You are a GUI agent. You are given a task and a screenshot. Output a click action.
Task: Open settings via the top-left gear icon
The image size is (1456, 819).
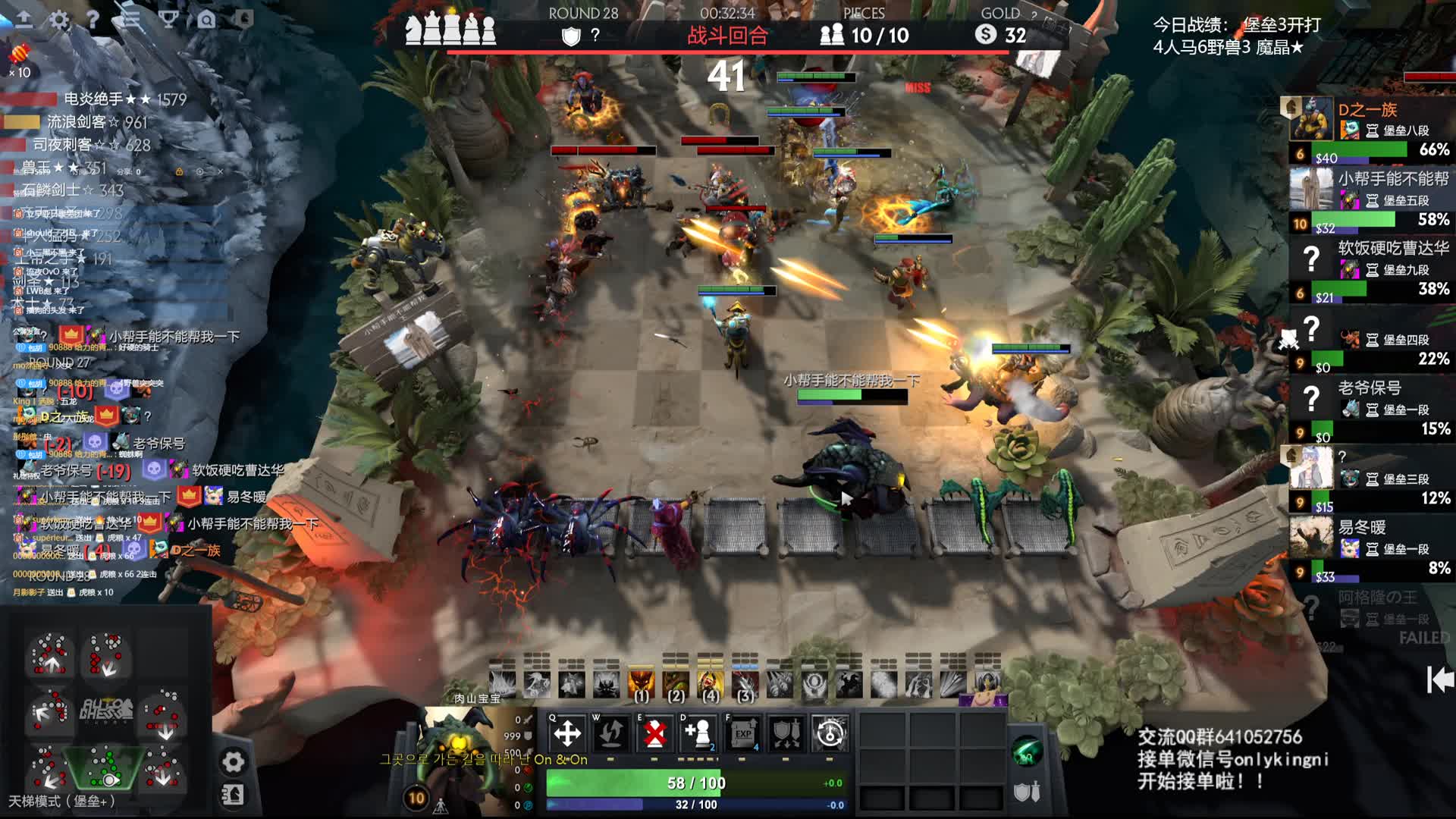[x=59, y=20]
